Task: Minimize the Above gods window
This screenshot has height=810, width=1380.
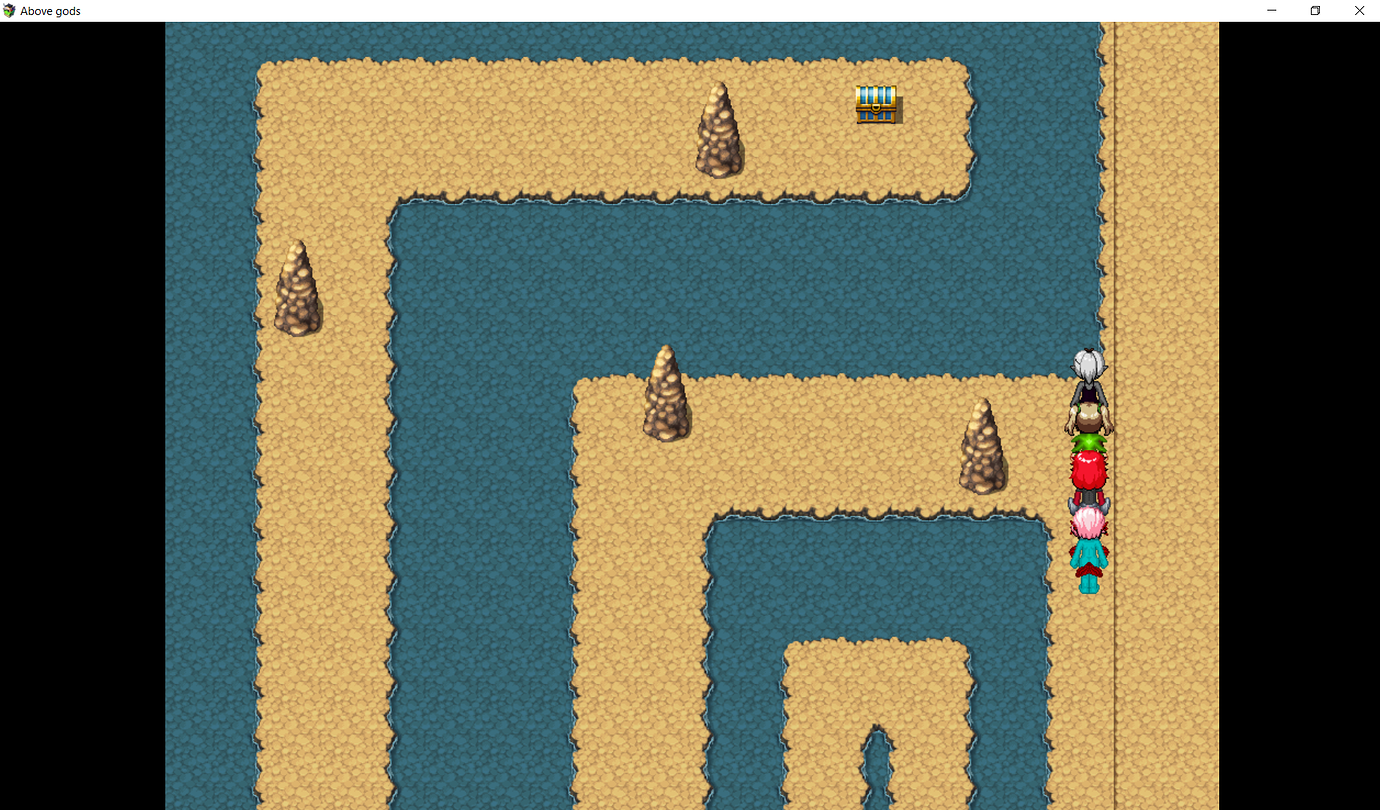Action: 1271,10
